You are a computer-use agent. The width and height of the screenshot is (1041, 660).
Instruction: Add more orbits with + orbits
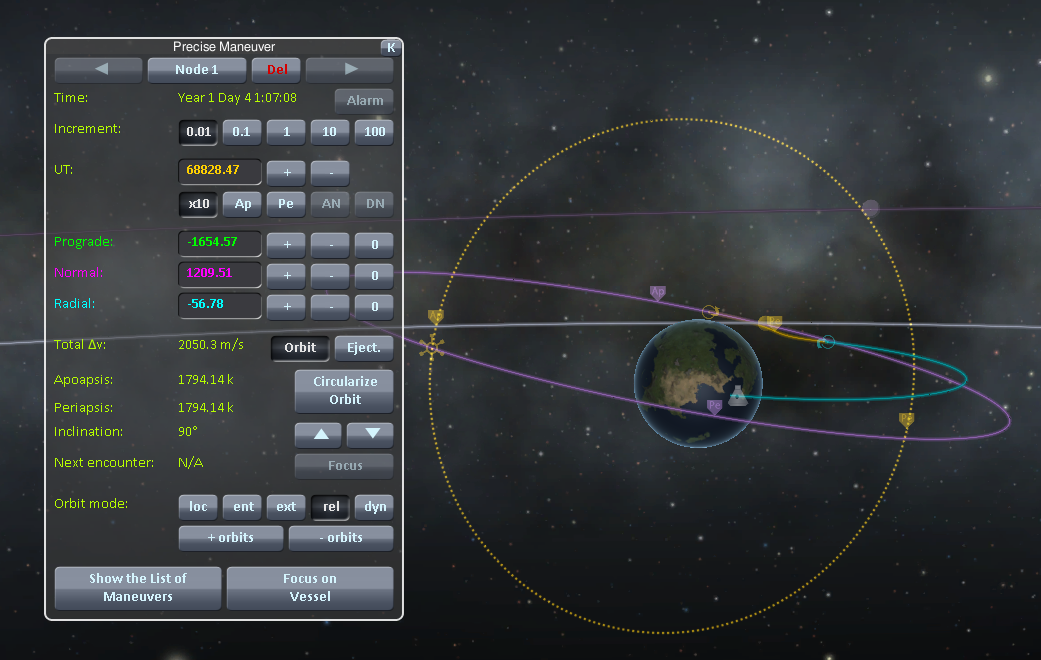tap(230, 538)
